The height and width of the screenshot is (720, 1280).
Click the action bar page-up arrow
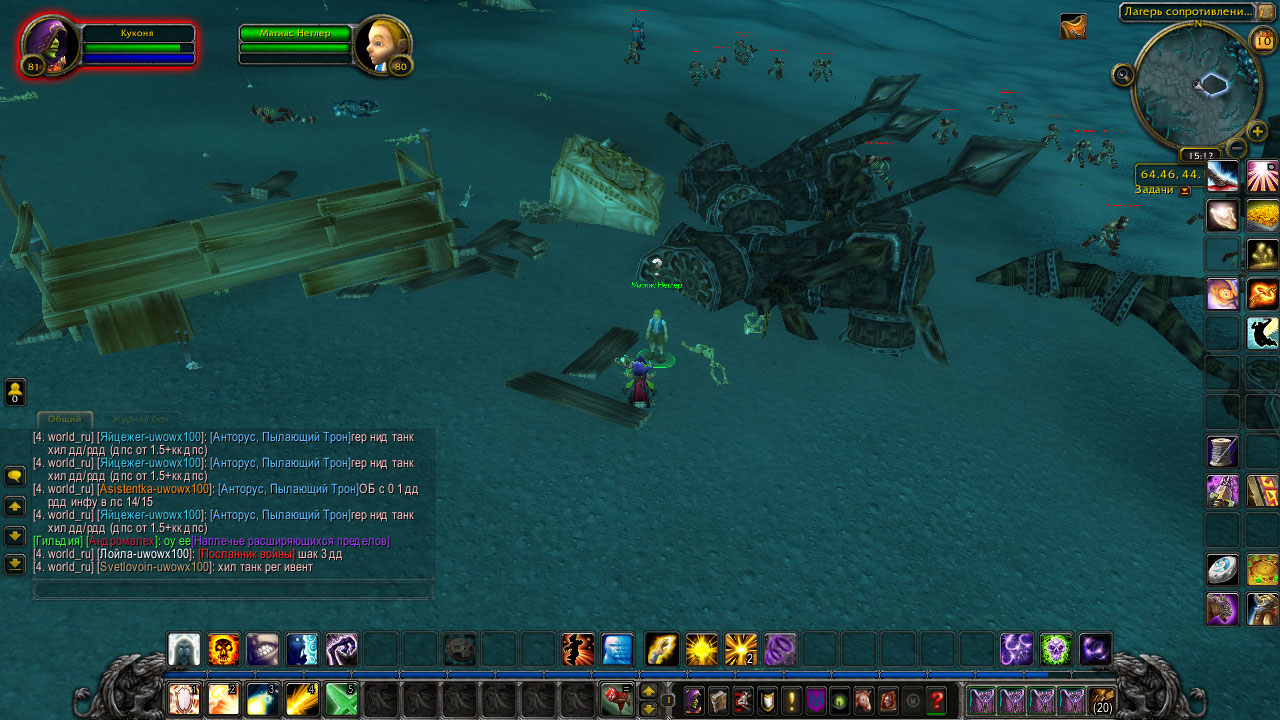[x=648, y=691]
